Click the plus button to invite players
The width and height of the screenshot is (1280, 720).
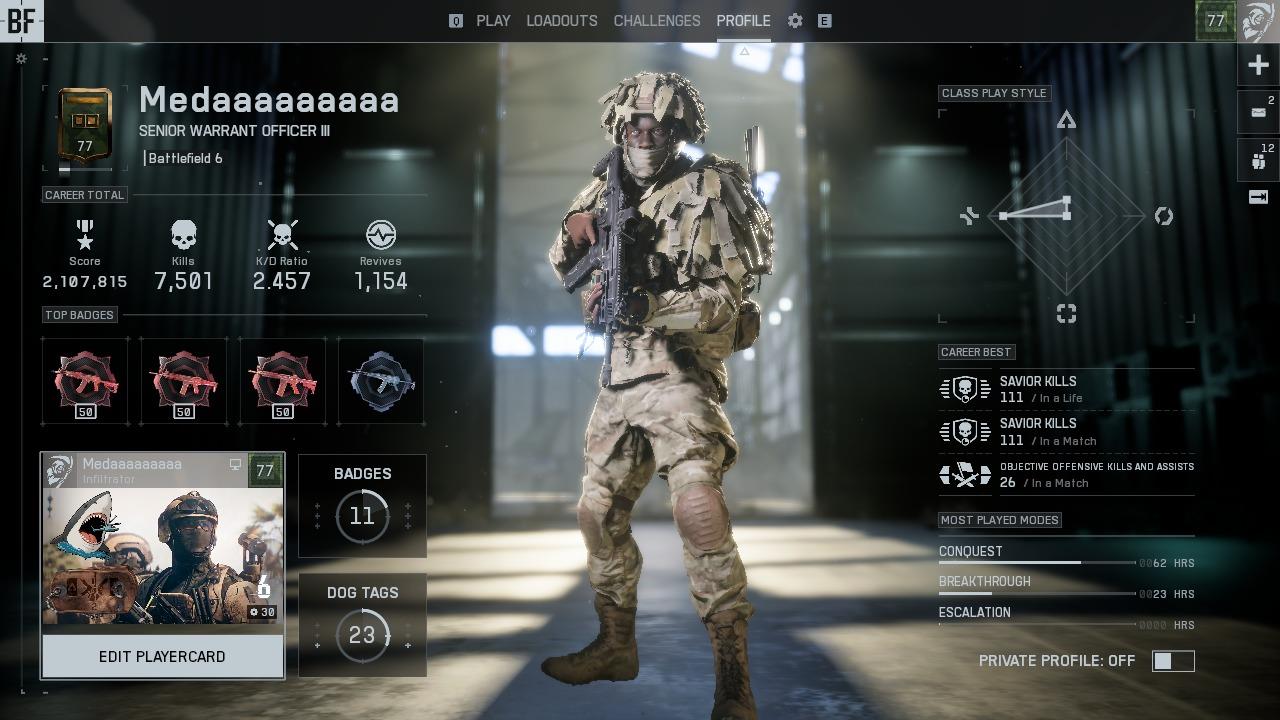click(x=1258, y=66)
